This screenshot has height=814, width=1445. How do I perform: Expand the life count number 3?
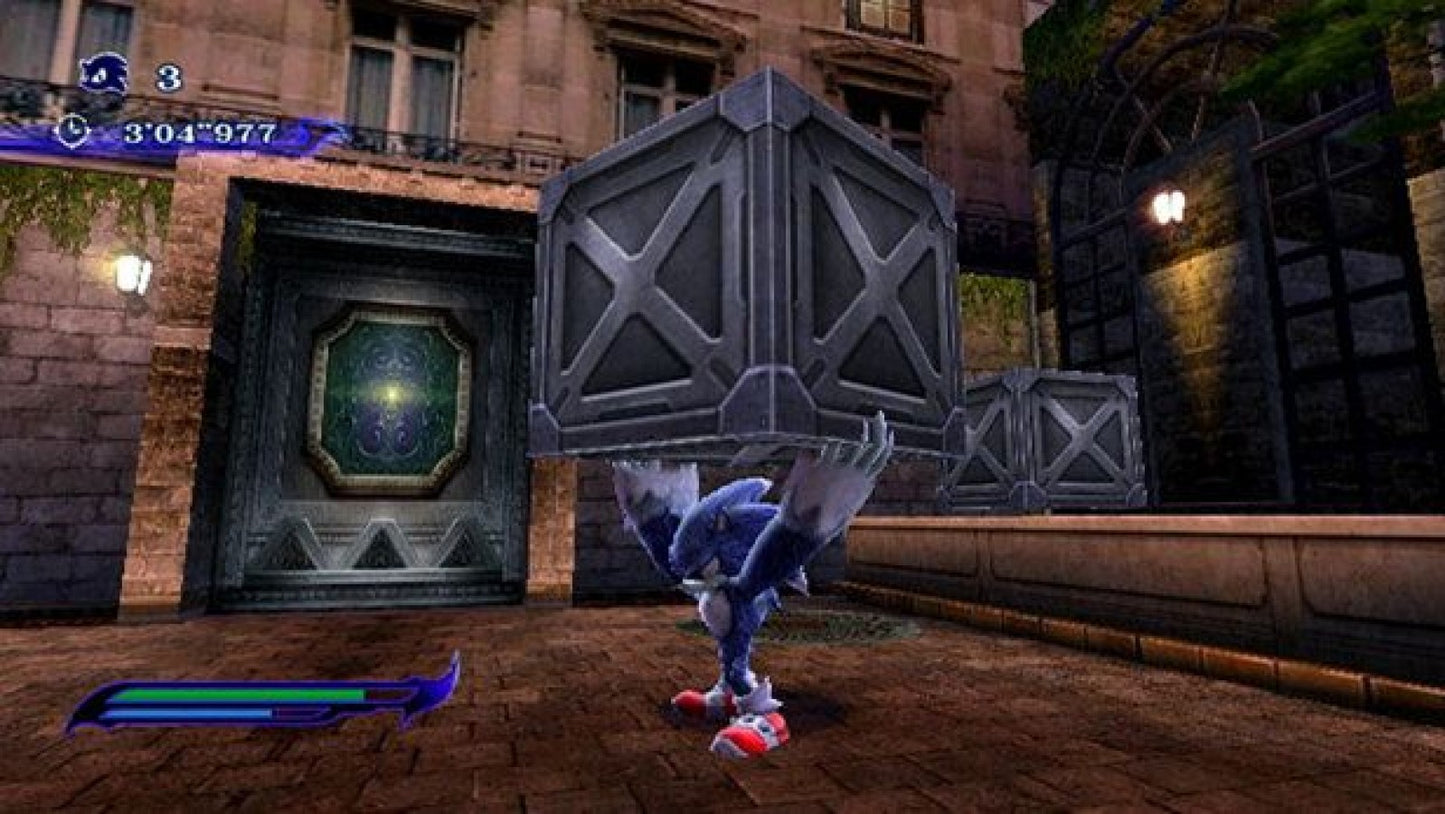[167, 75]
